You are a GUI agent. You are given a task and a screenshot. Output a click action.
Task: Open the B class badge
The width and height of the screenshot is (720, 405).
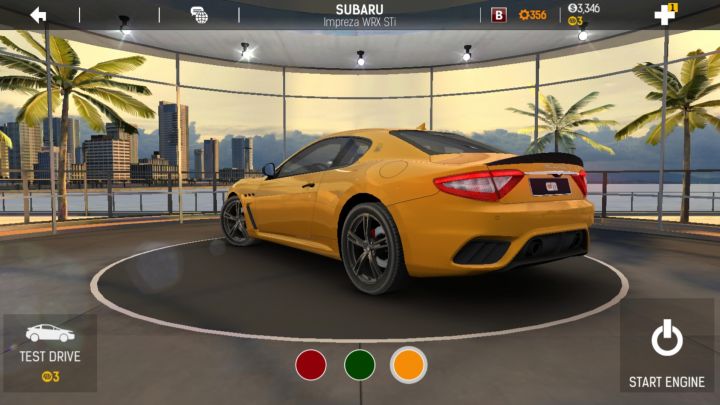click(x=499, y=15)
